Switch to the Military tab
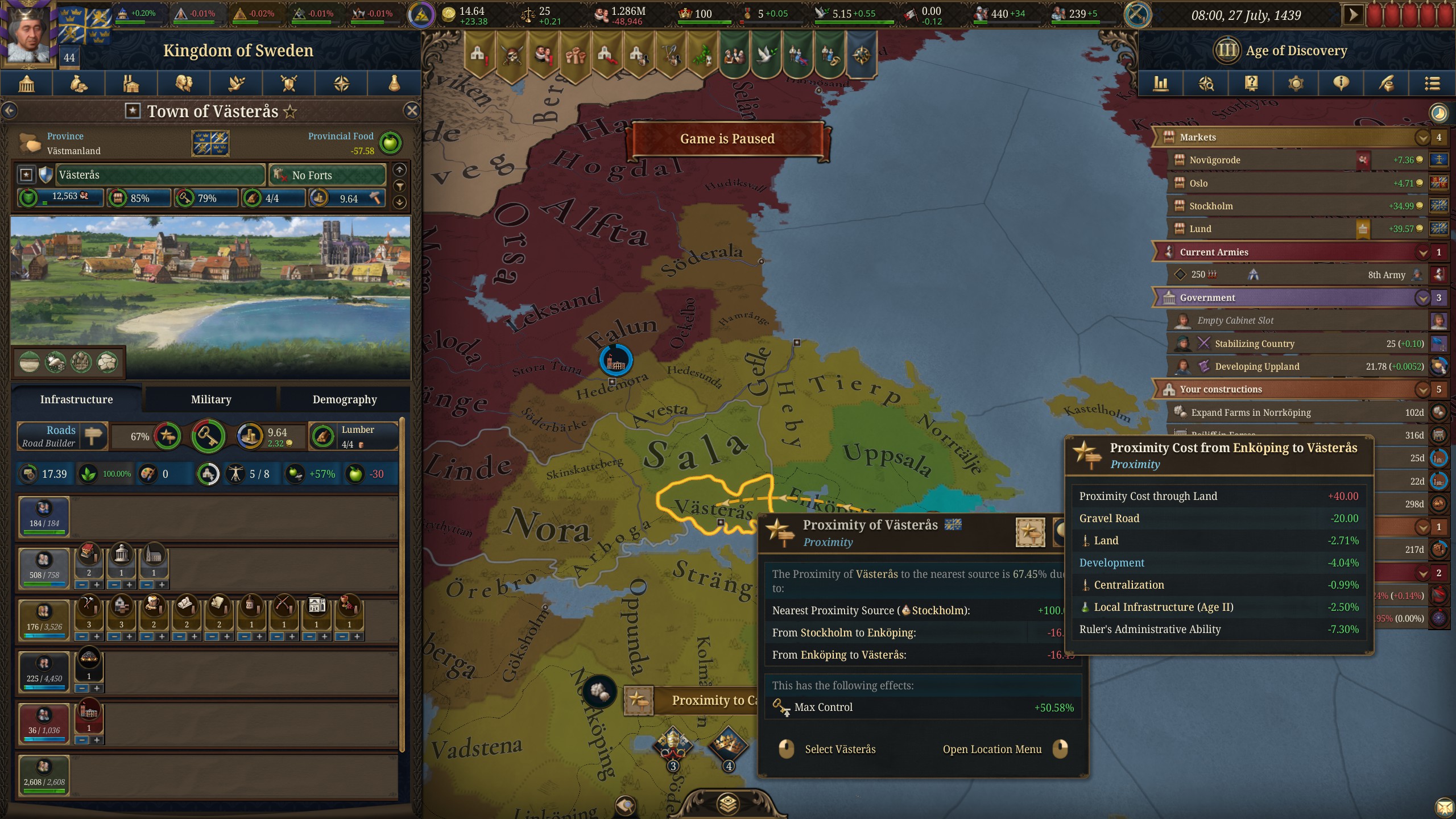 211,399
